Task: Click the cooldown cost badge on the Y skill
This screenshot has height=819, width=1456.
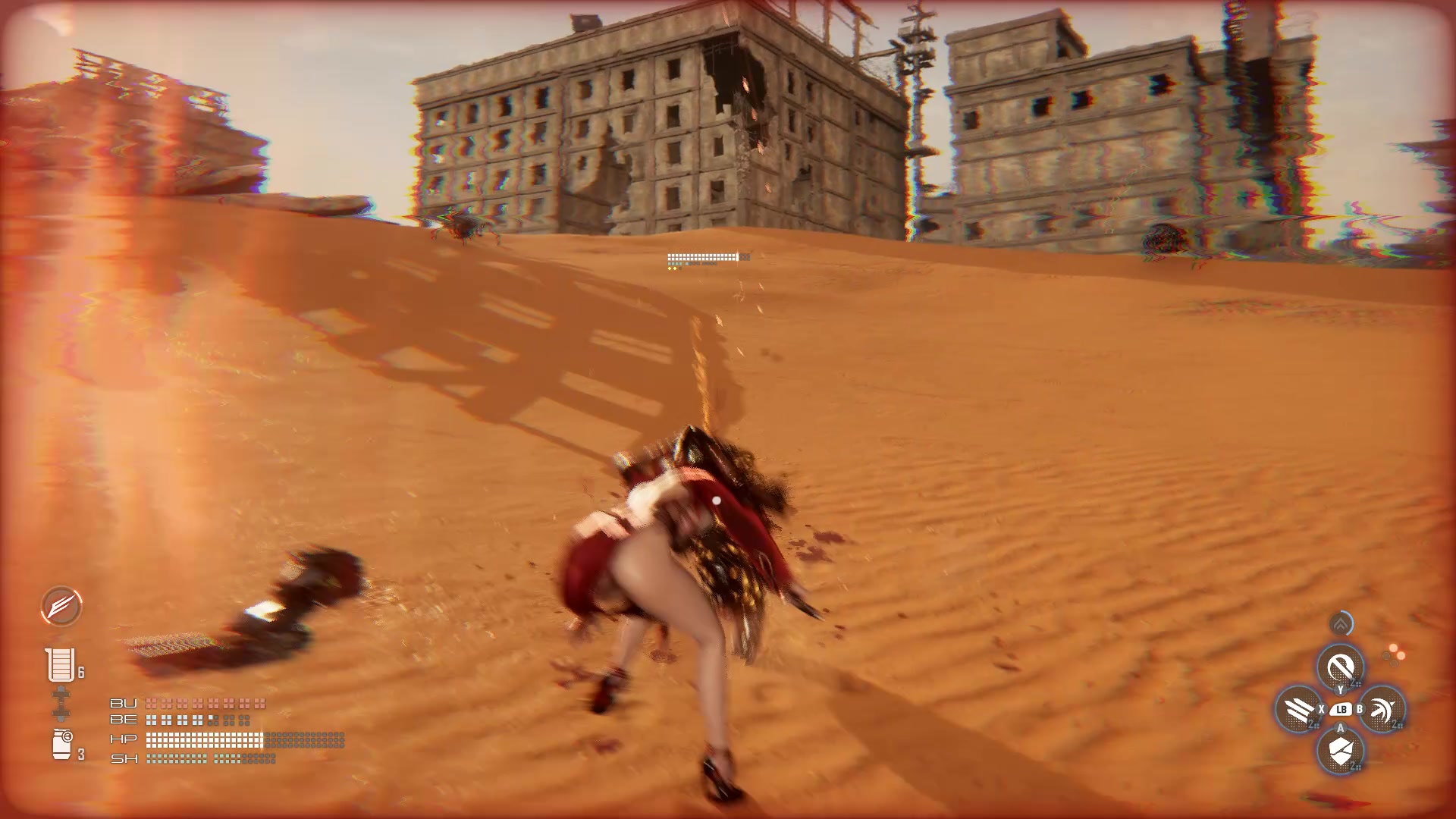Action: pyautogui.click(x=1354, y=682)
